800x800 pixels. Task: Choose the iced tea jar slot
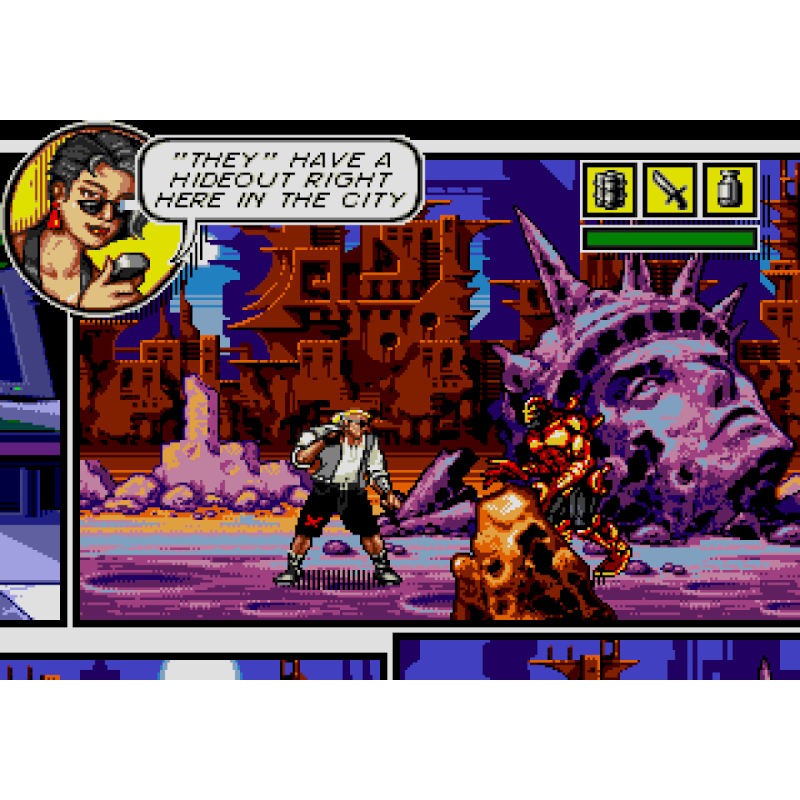729,190
